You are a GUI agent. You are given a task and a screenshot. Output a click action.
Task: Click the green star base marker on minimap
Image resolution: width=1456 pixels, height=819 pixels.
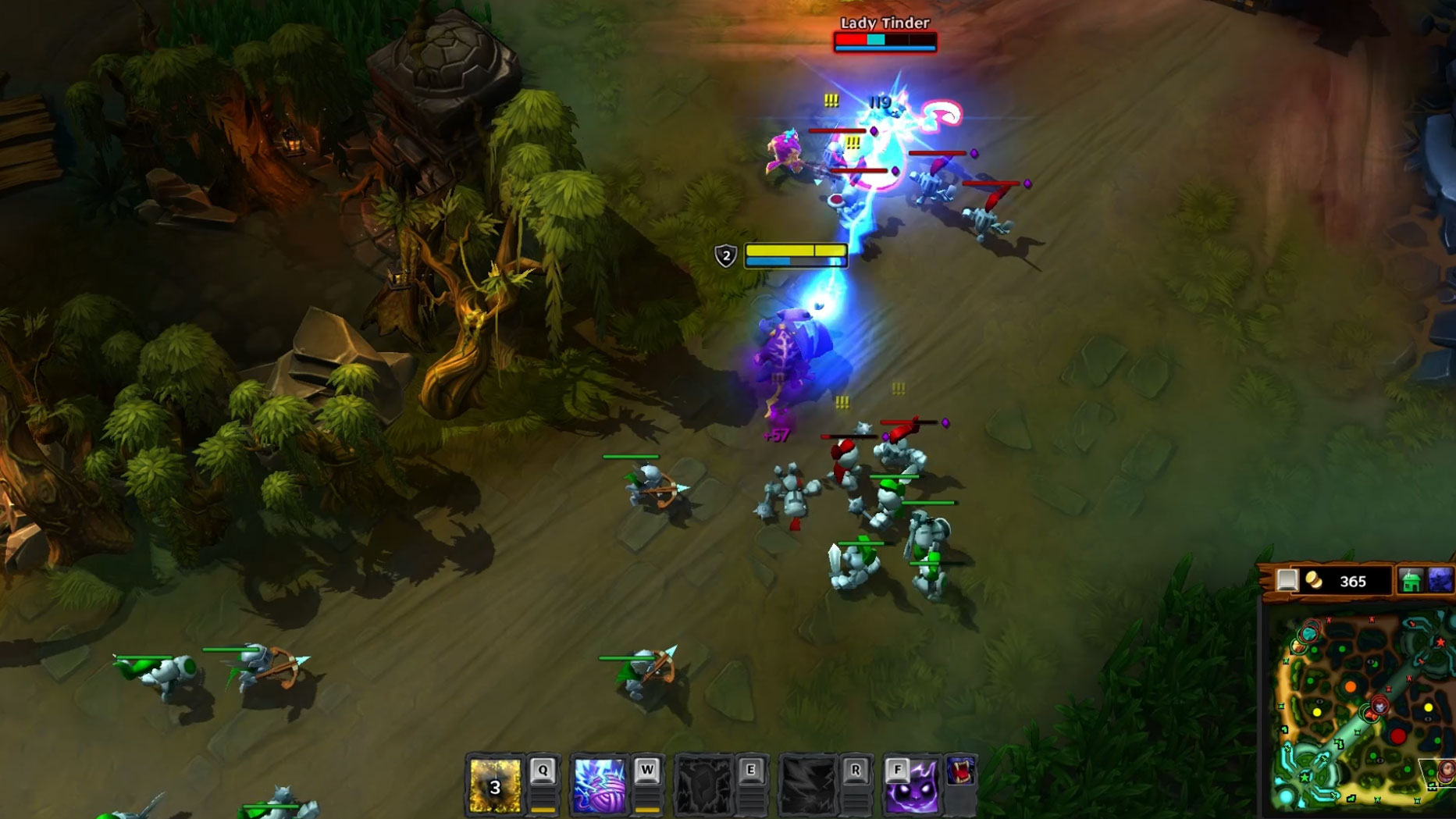click(1305, 778)
